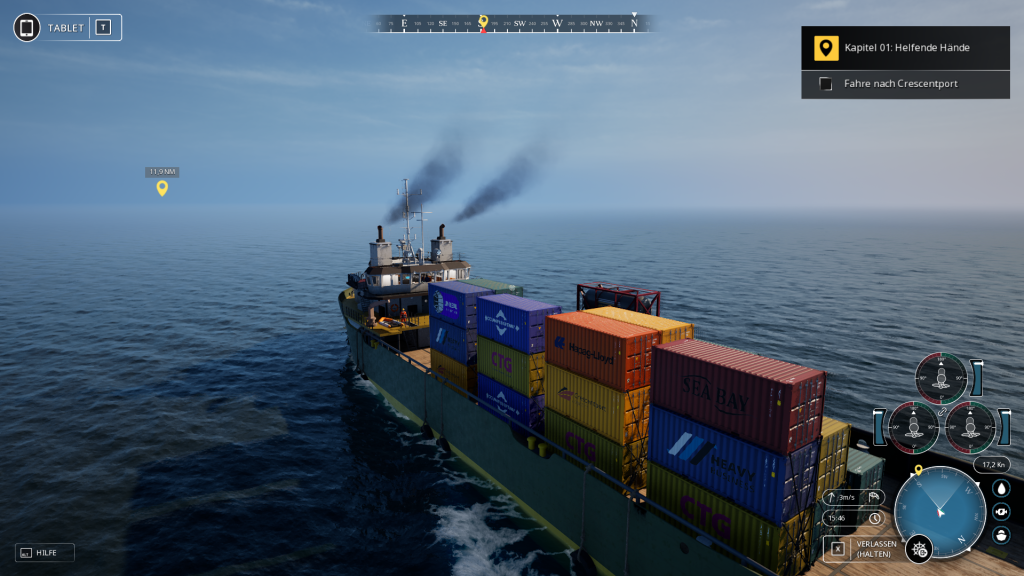Adjust the top thruster power slider
The width and height of the screenshot is (1024, 576).
pyautogui.click(x=977, y=378)
